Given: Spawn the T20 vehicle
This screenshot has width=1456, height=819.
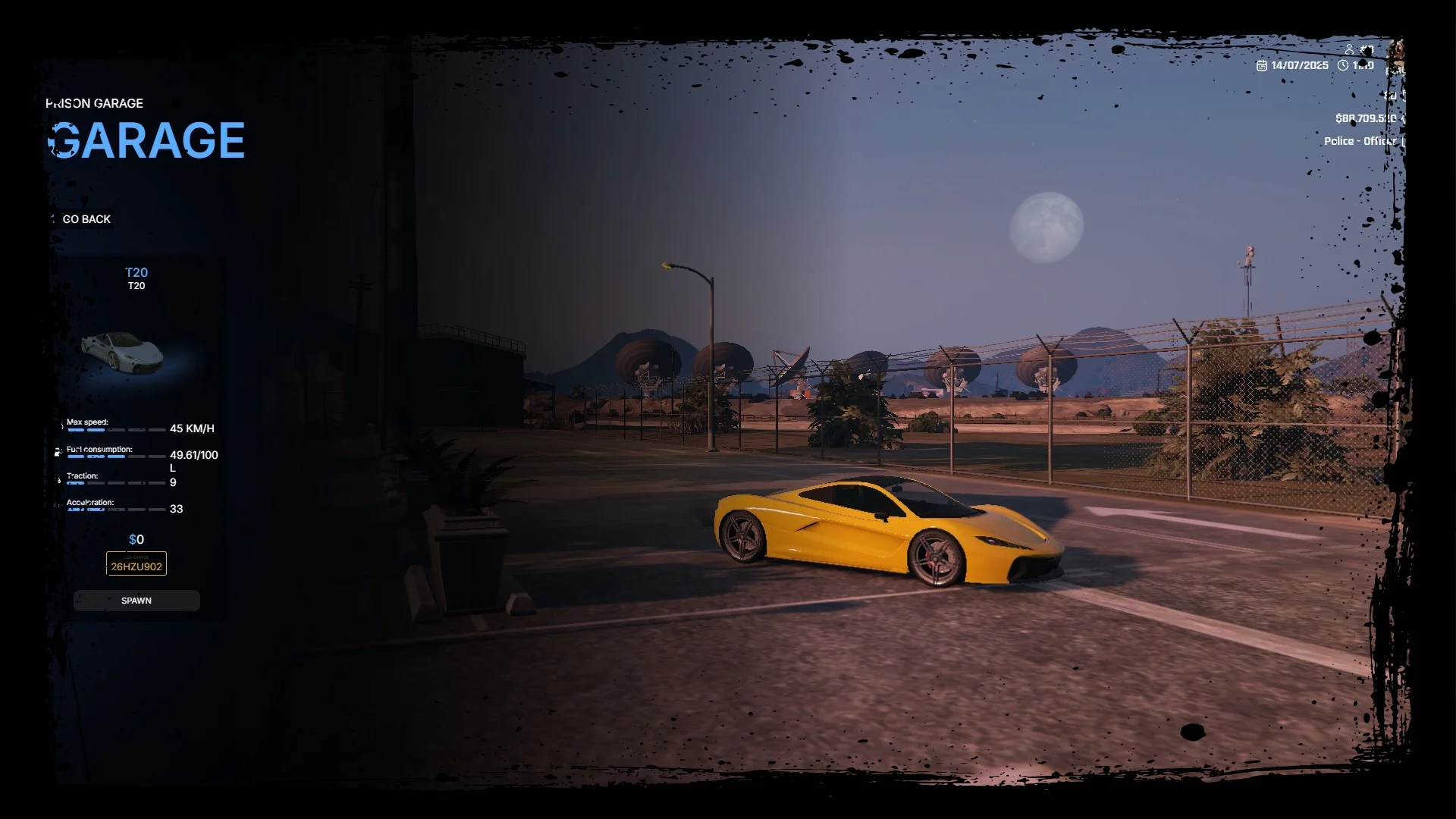Looking at the screenshot, I should [136, 601].
